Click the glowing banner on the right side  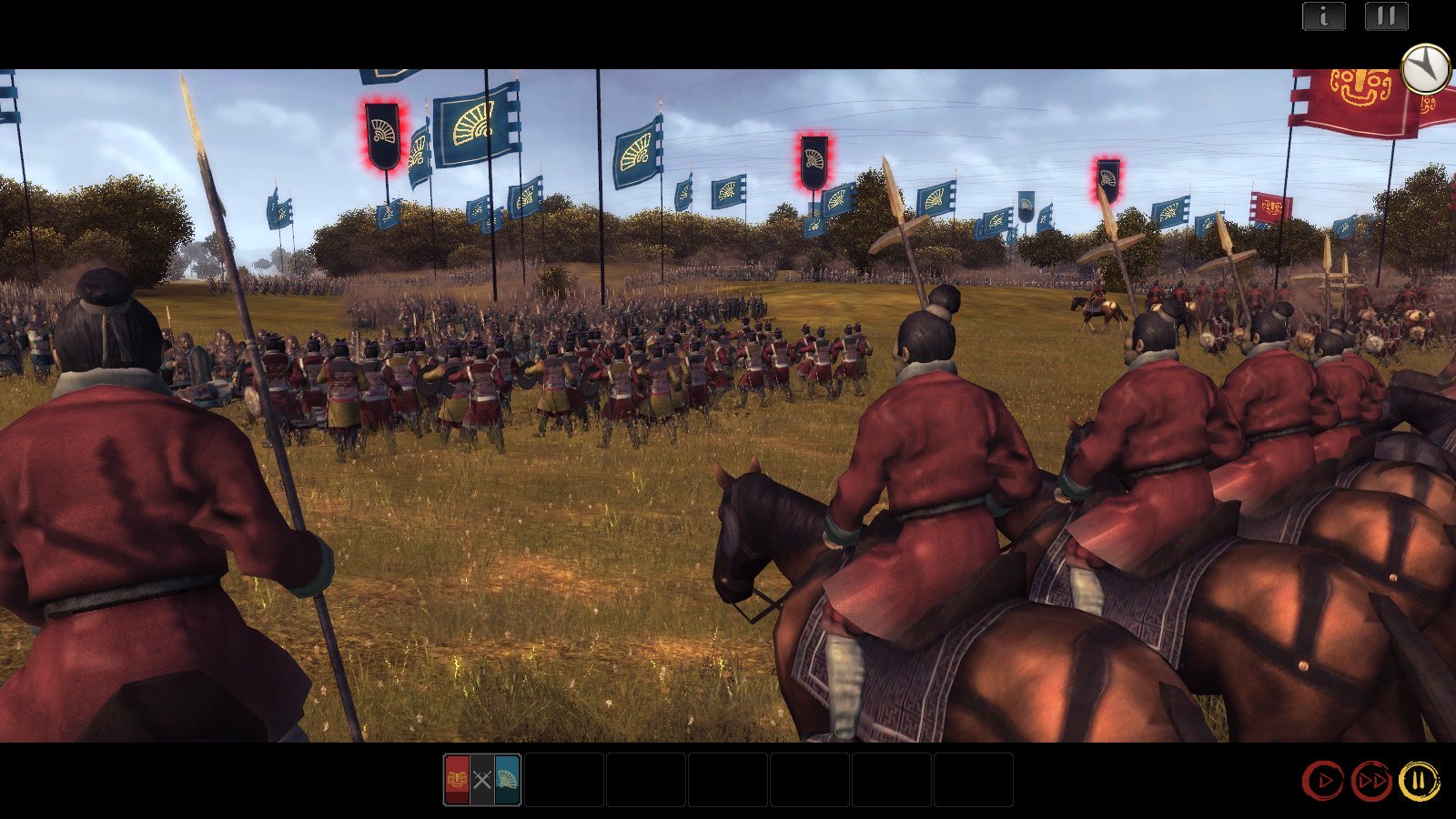point(1106,180)
